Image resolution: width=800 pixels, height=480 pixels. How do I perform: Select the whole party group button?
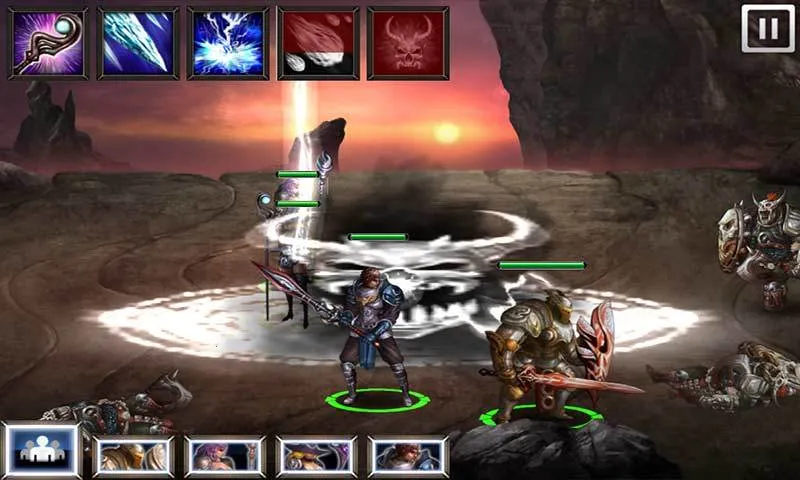(x=42, y=453)
